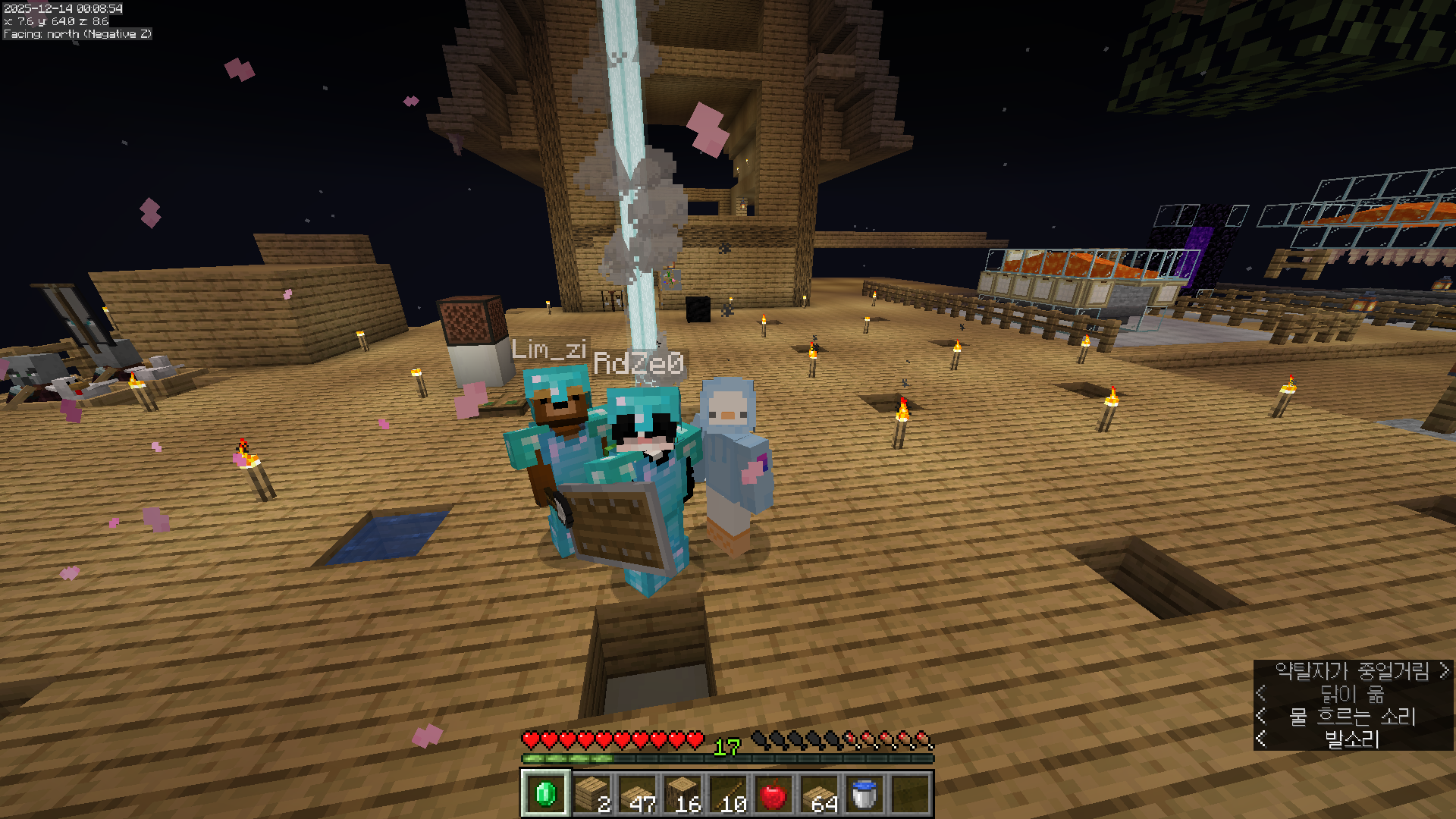Image resolution: width=1456 pixels, height=819 pixels.
Task: Choose the oak slabs stack of 64
Action: (819, 794)
